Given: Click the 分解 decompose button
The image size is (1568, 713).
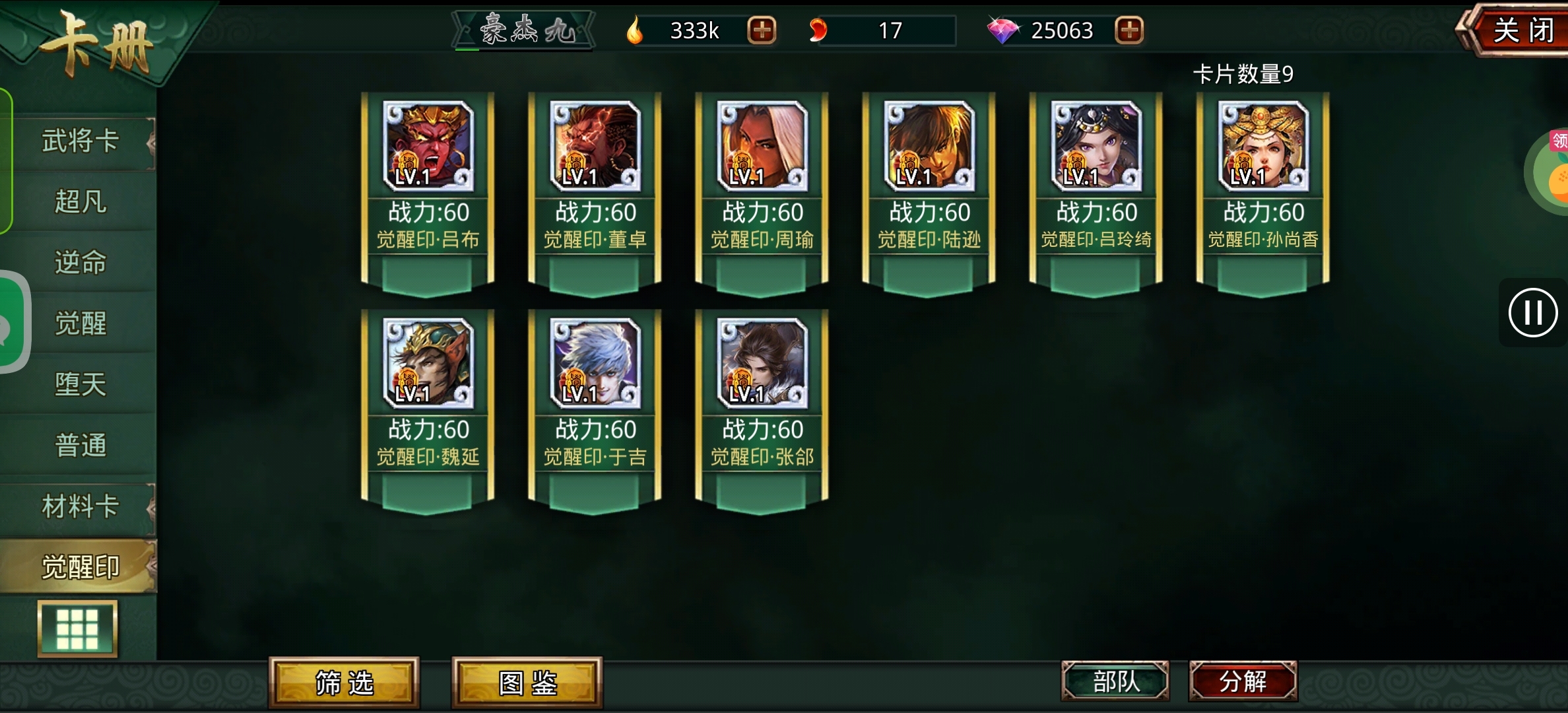Looking at the screenshot, I should click(x=1243, y=684).
